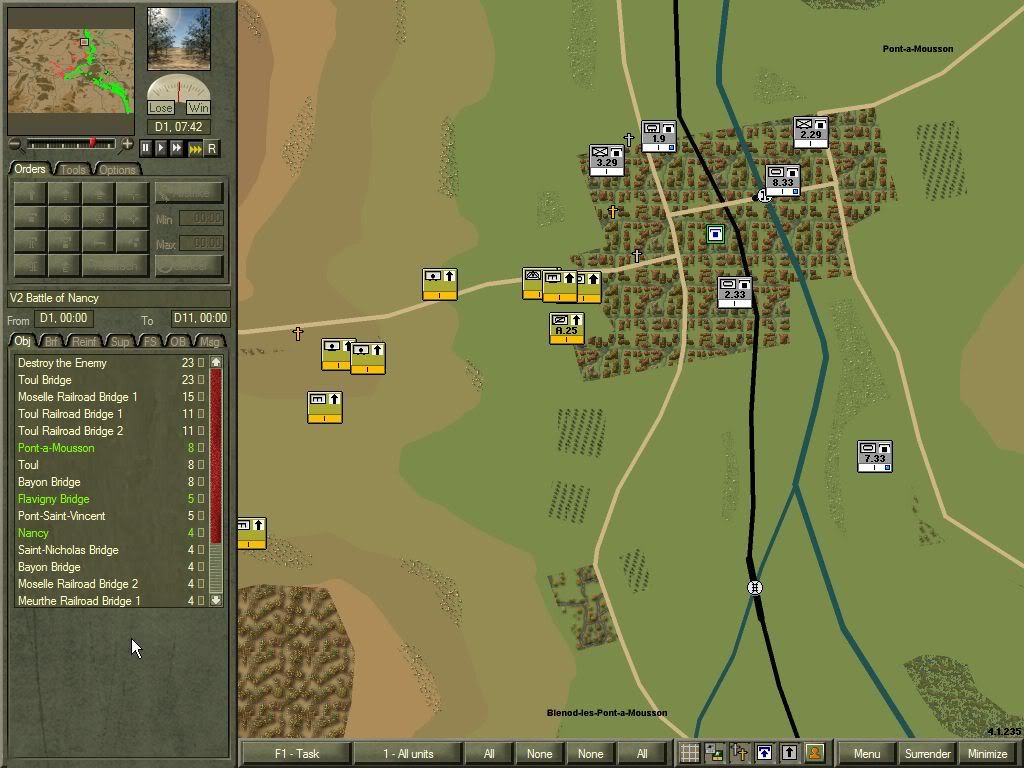The height and width of the screenshot is (768, 1024).
Task: Open the 1 - All units filter
Action: tap(408, 754)
